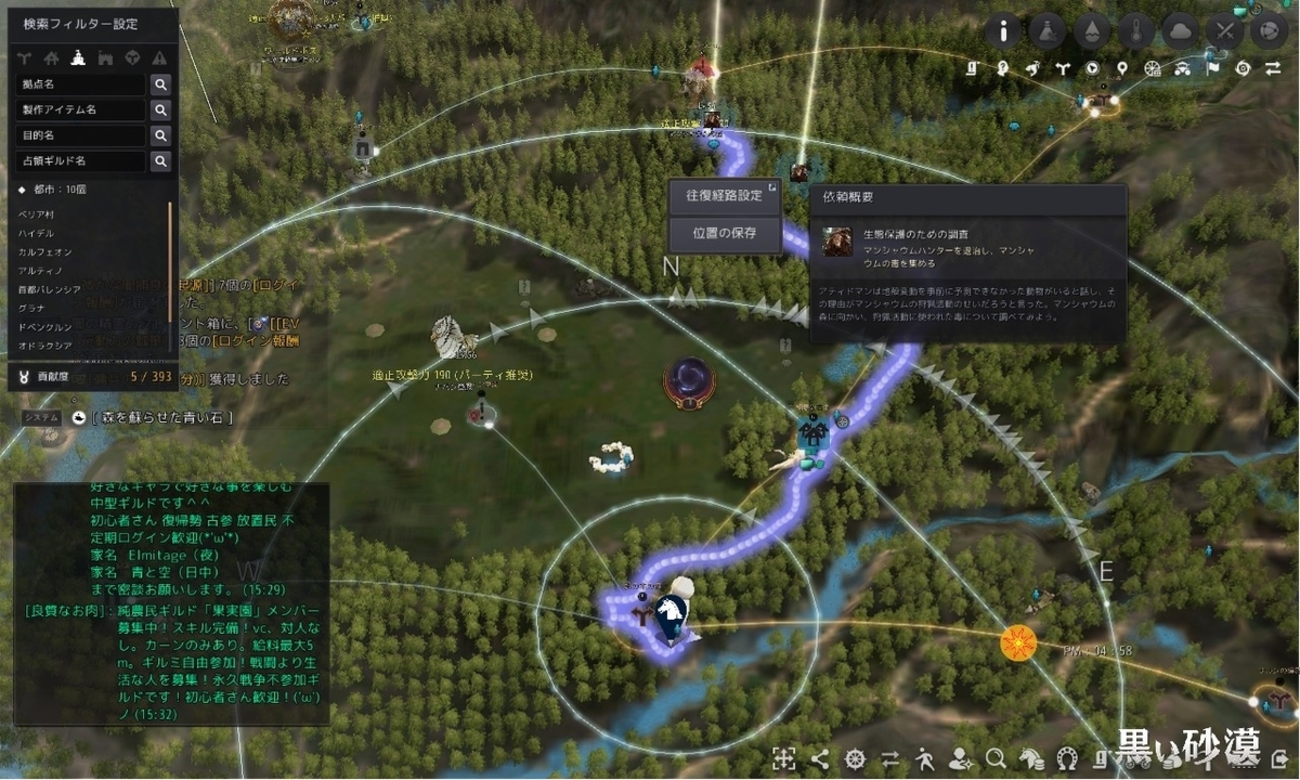
Task: Click the location pin map filter icon
Action: (1123, 69)
